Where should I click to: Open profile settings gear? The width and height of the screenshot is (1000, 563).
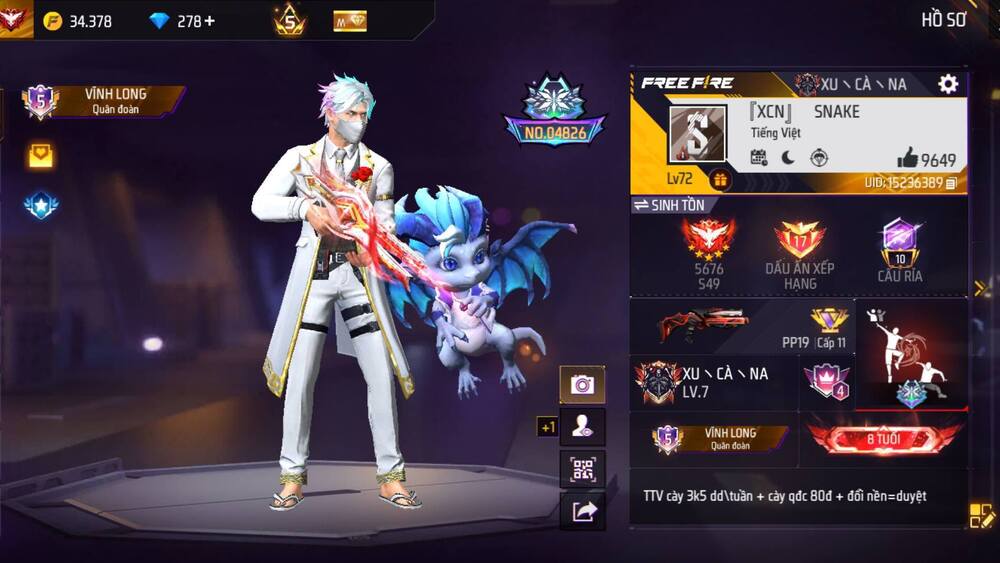click(x=948, y=84)
